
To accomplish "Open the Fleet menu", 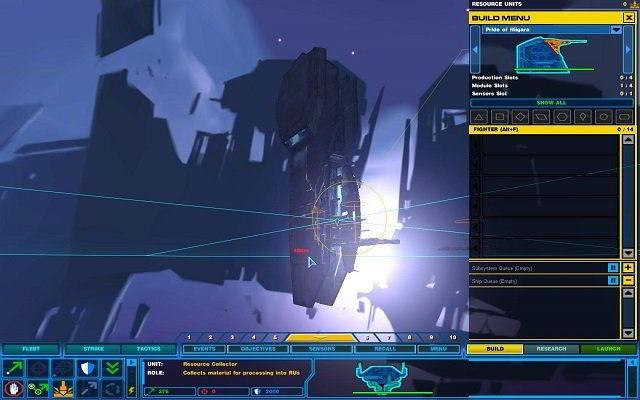I will [29, 349].
